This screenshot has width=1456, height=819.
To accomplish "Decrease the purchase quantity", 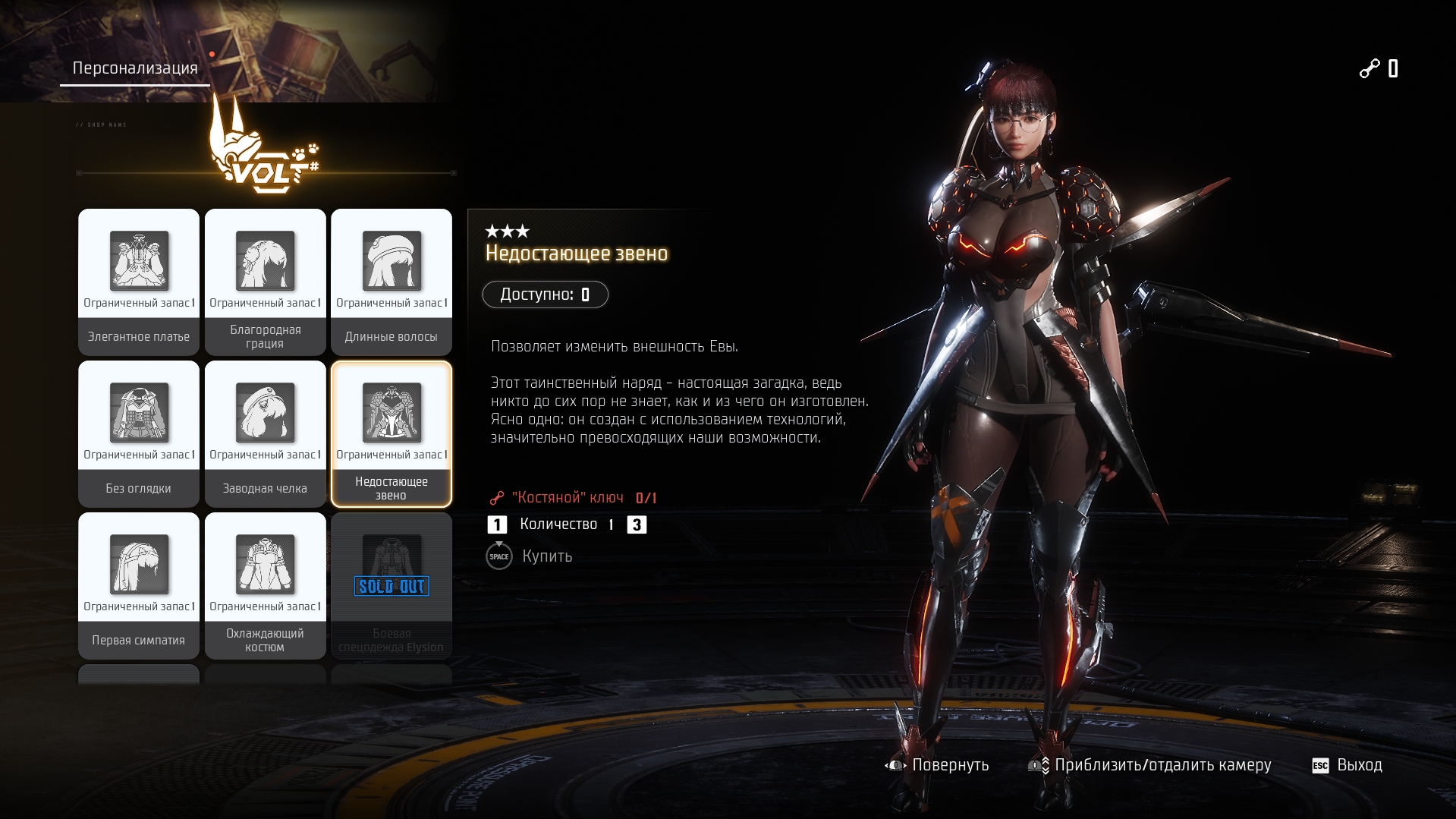I will [497, 524].
